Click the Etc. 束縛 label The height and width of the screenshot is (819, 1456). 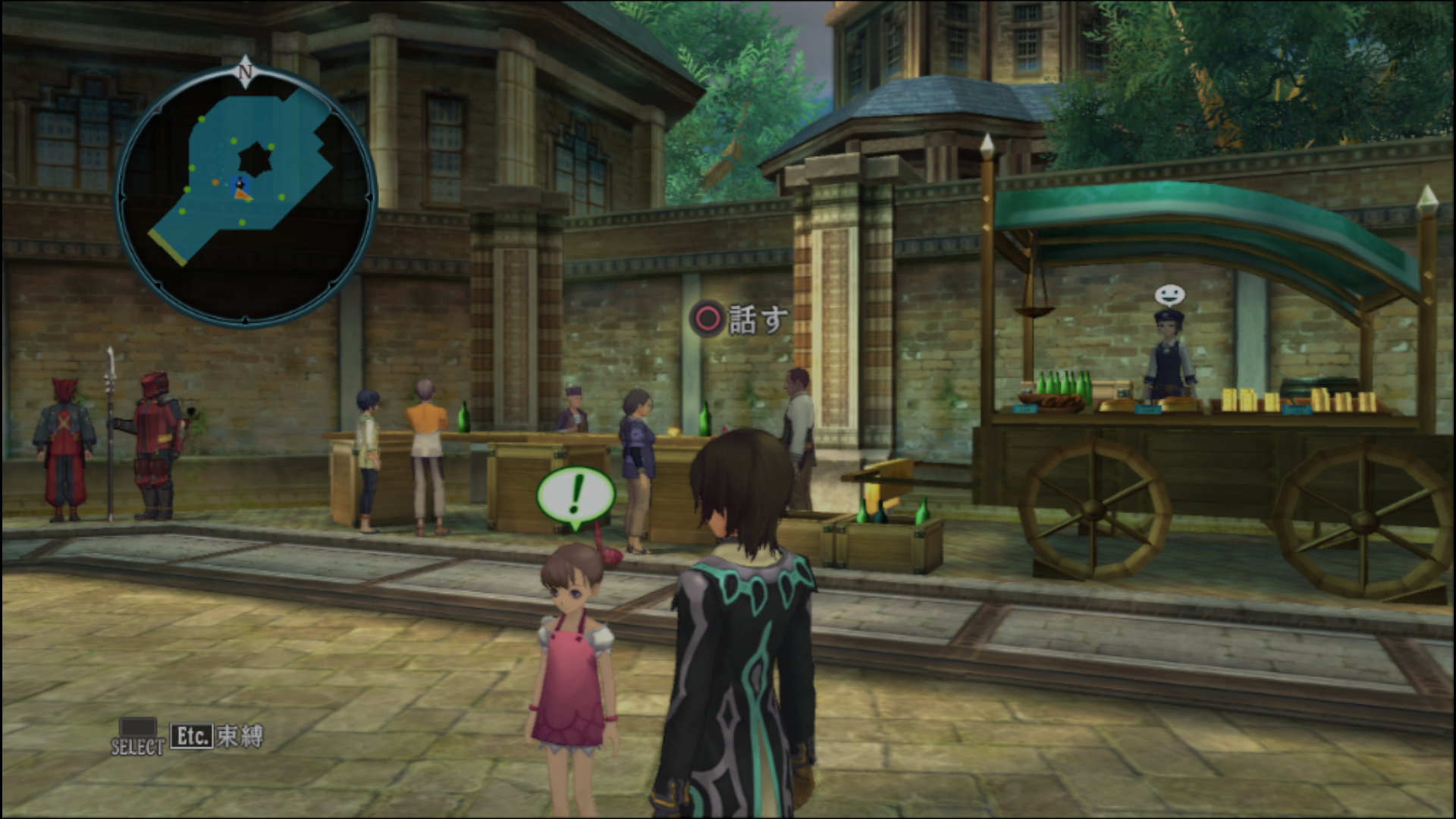point(218,736)
